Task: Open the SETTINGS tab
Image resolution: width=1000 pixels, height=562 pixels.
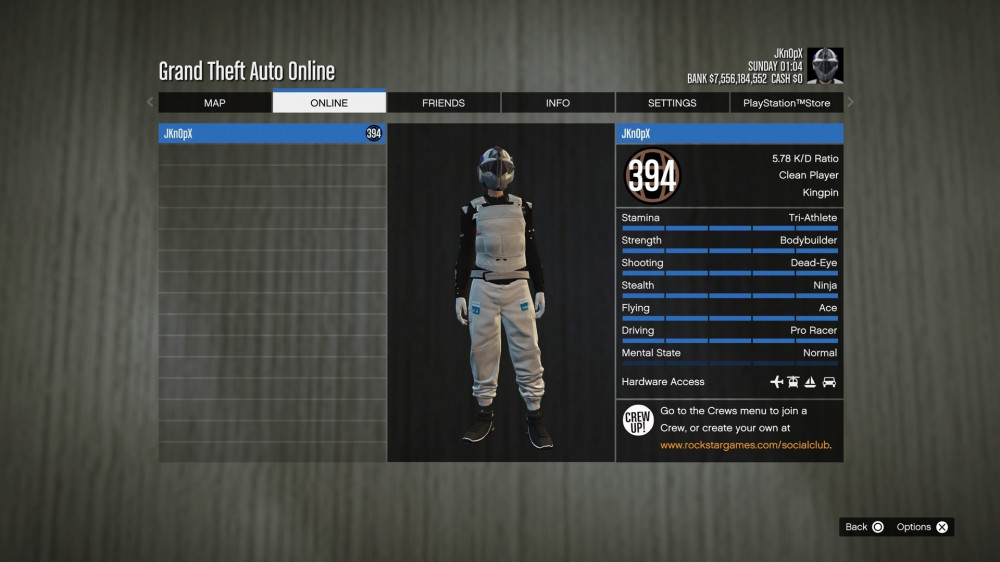Action: pyautogui.click(x=672, y=103)
